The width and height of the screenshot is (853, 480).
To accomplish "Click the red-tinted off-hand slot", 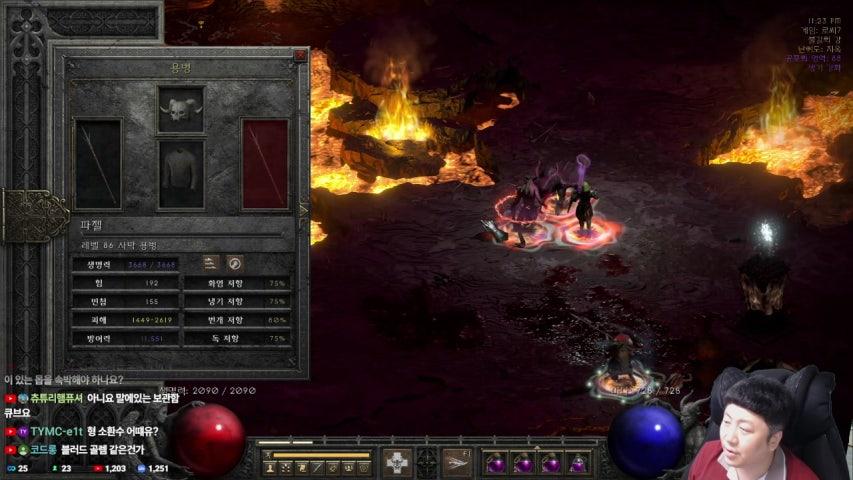I will pyautogui.click(x=265, y=164).
